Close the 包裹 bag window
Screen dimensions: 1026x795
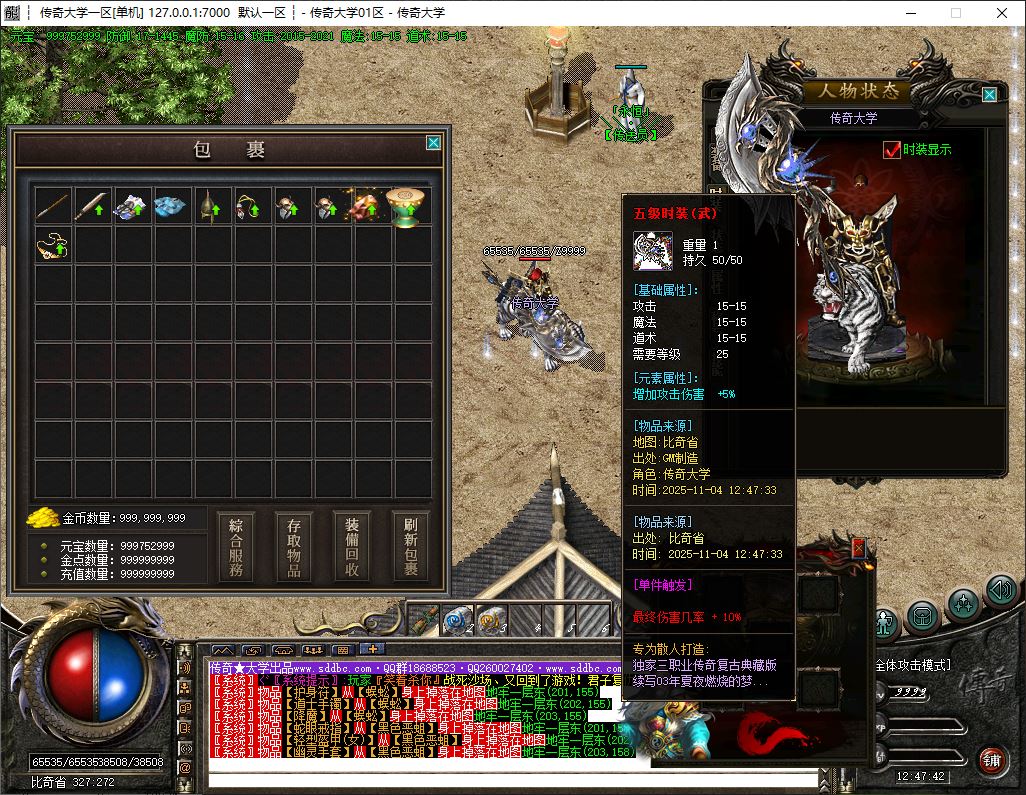point(433,143)
